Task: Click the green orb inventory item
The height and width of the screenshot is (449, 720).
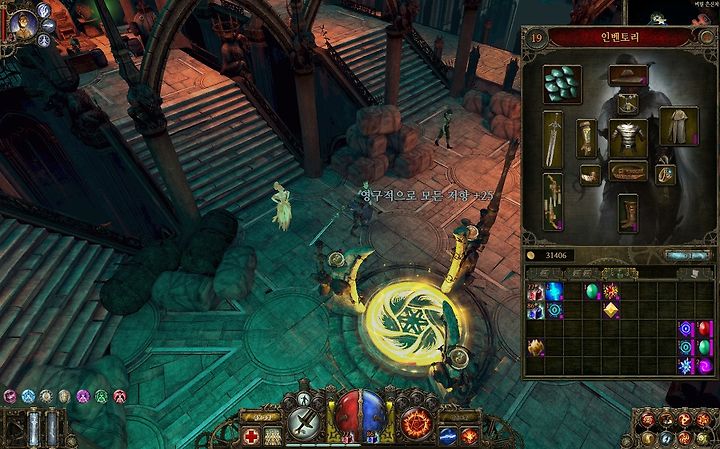Action: (591, 293)
